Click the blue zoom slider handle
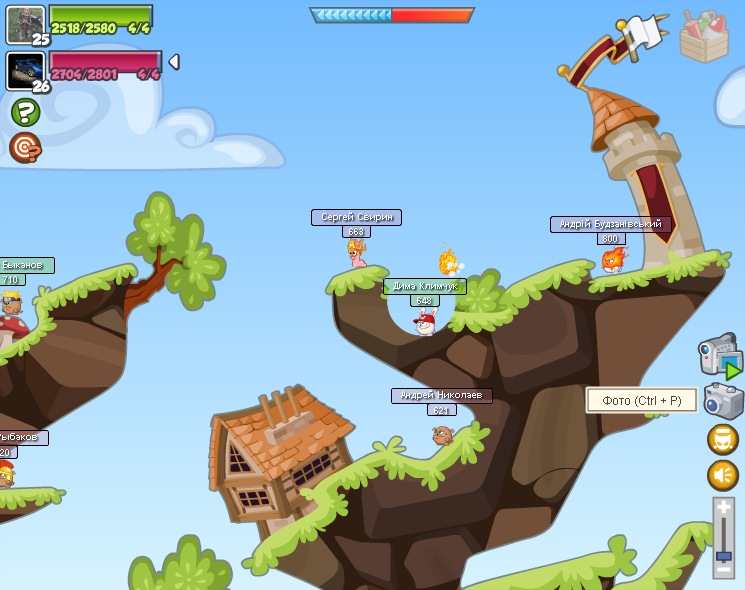Screen dimensions: 745x590 (x=723, y=555)
